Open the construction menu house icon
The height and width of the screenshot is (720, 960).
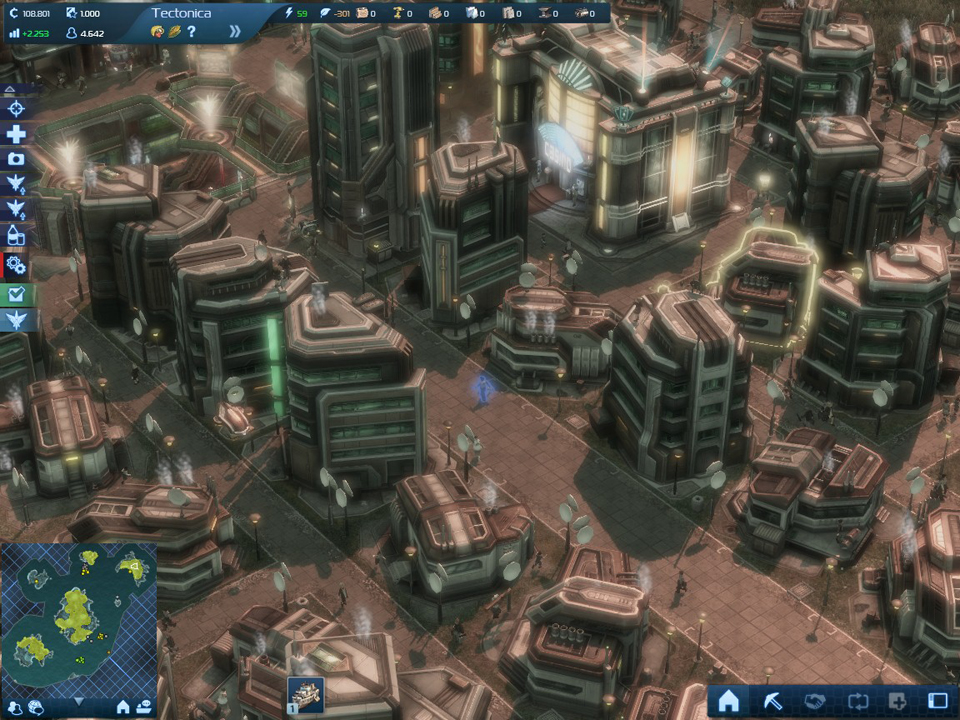pos(729,701)
